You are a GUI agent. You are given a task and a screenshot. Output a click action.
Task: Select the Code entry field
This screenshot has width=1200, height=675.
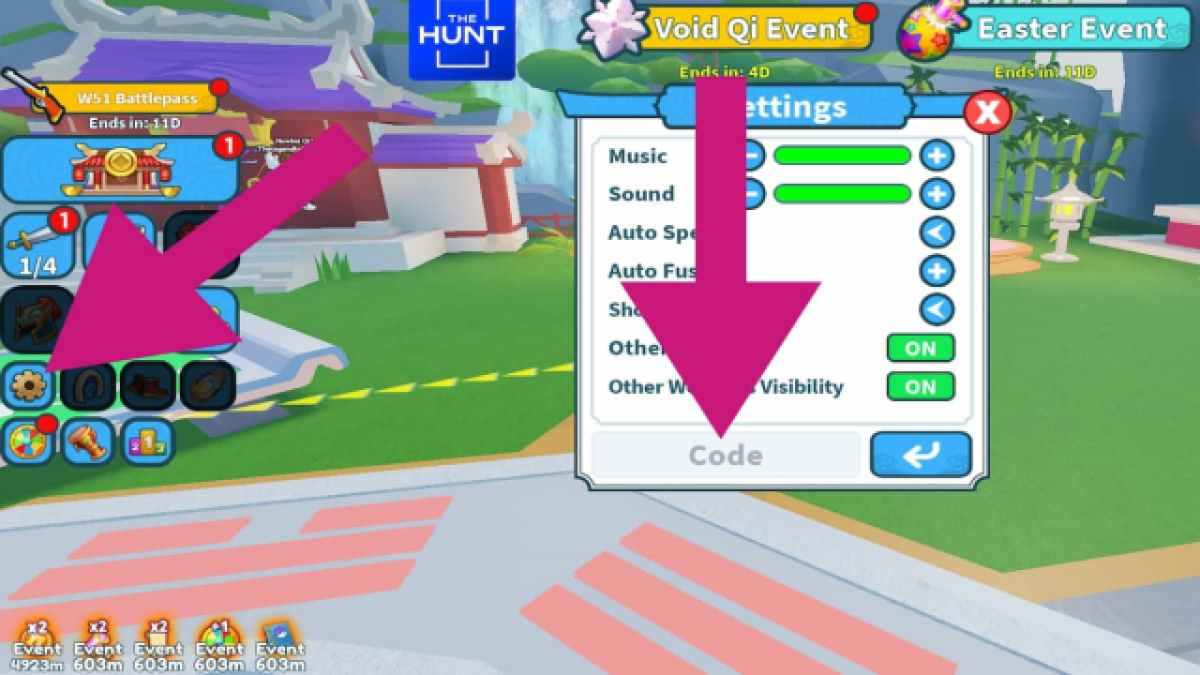726,456
